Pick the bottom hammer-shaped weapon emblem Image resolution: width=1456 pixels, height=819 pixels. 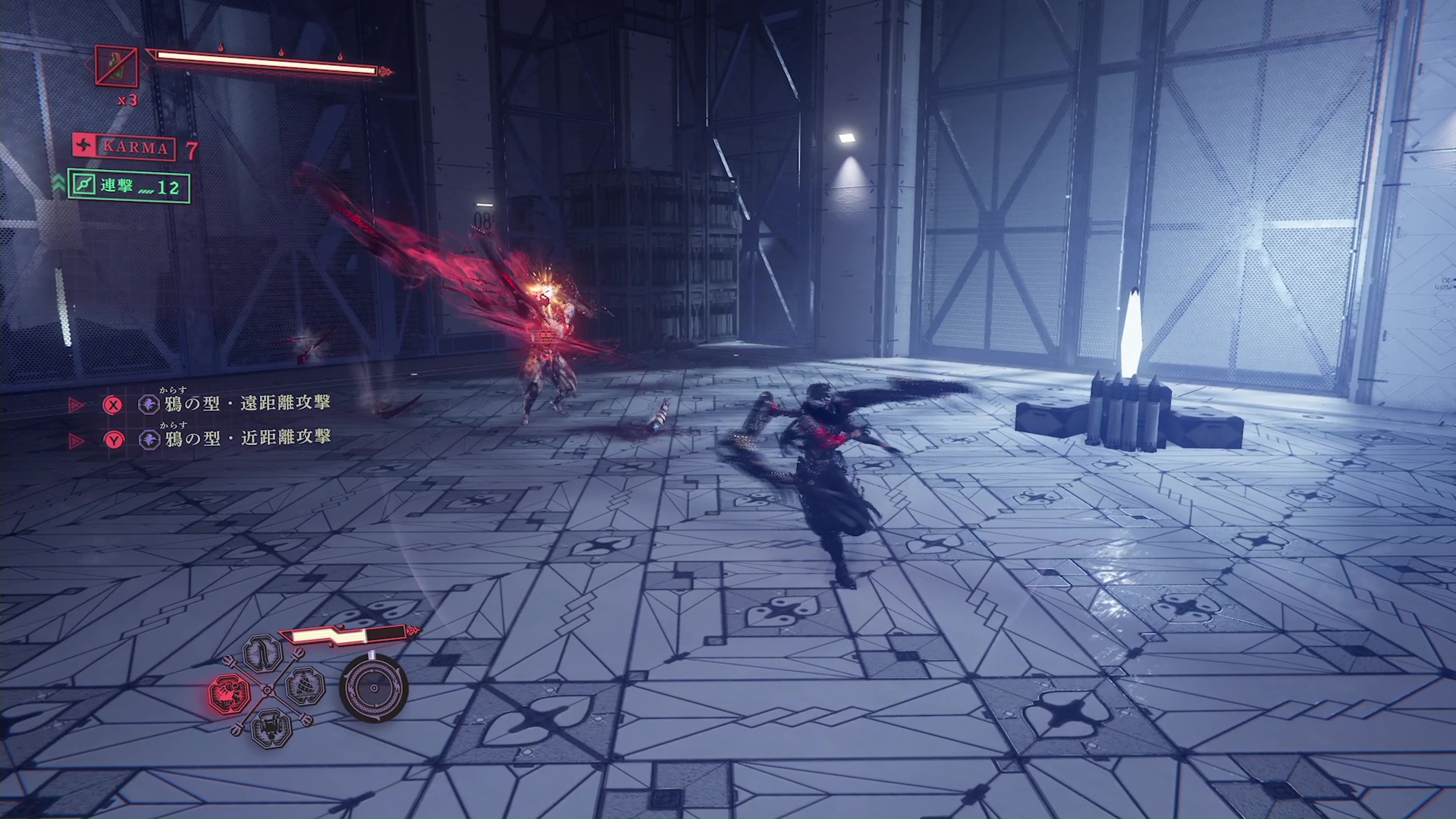point(271,728)
